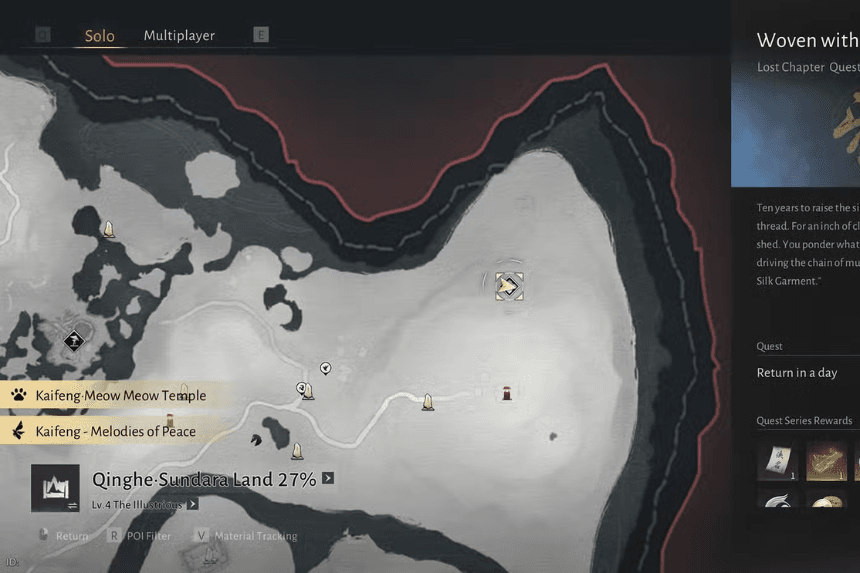Select the Kaifeng Meow Meow Temple entry
This screenshot has height=573, width=860.
[120, 395]
